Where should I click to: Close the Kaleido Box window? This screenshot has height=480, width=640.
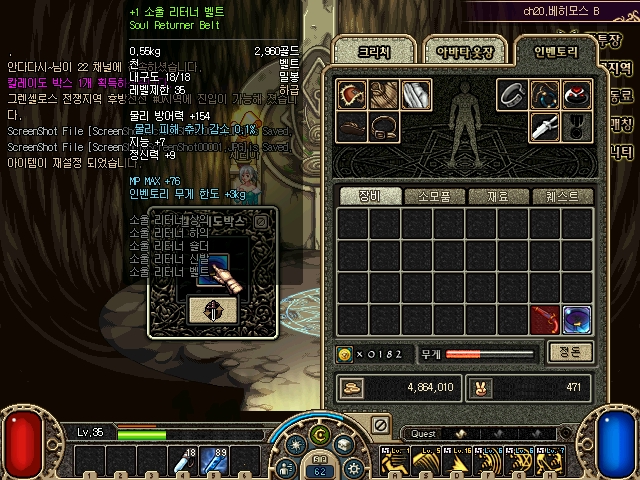(x=261, y=220)
